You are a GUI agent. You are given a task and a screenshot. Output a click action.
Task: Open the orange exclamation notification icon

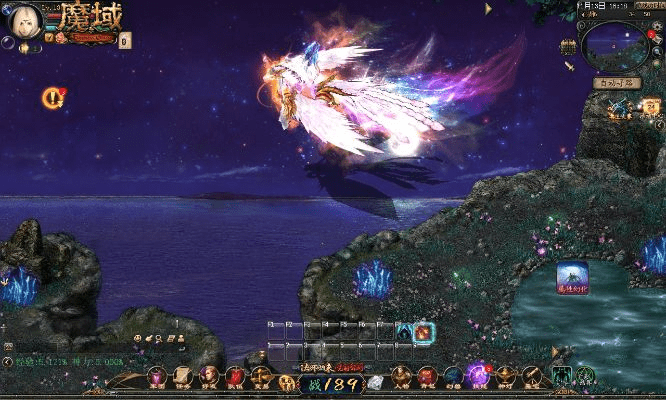click(x=51, y=97)
